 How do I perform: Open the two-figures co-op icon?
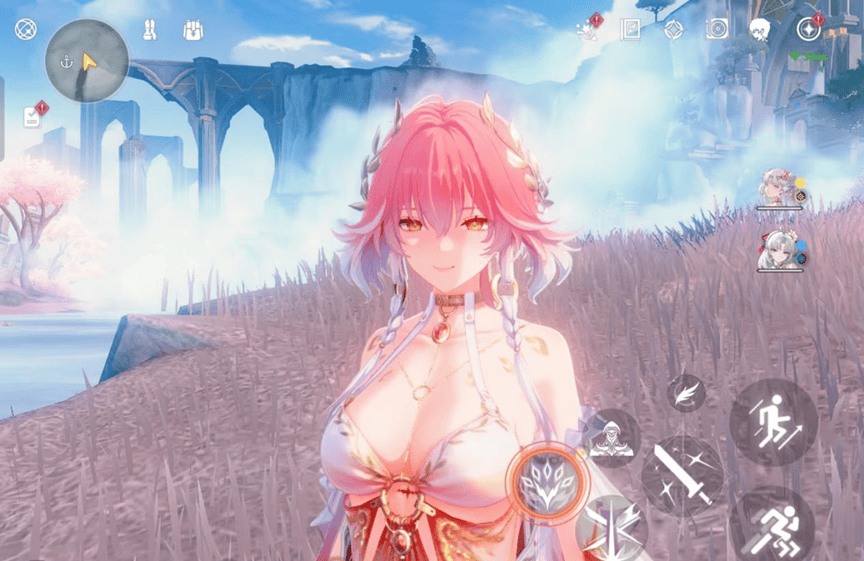(x=150, y=30)
